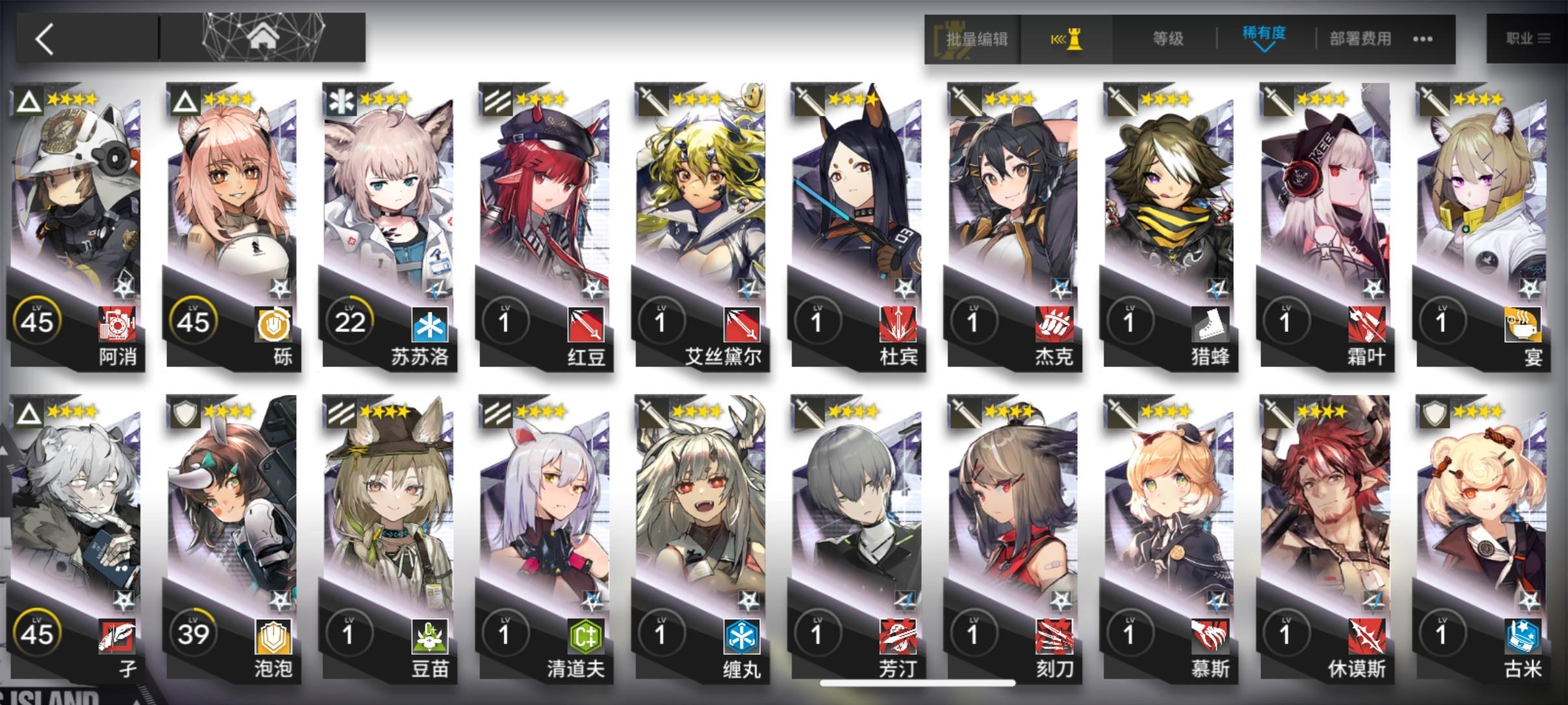Toggle trust sorting via the rook icon

[x=1069, y=39]
